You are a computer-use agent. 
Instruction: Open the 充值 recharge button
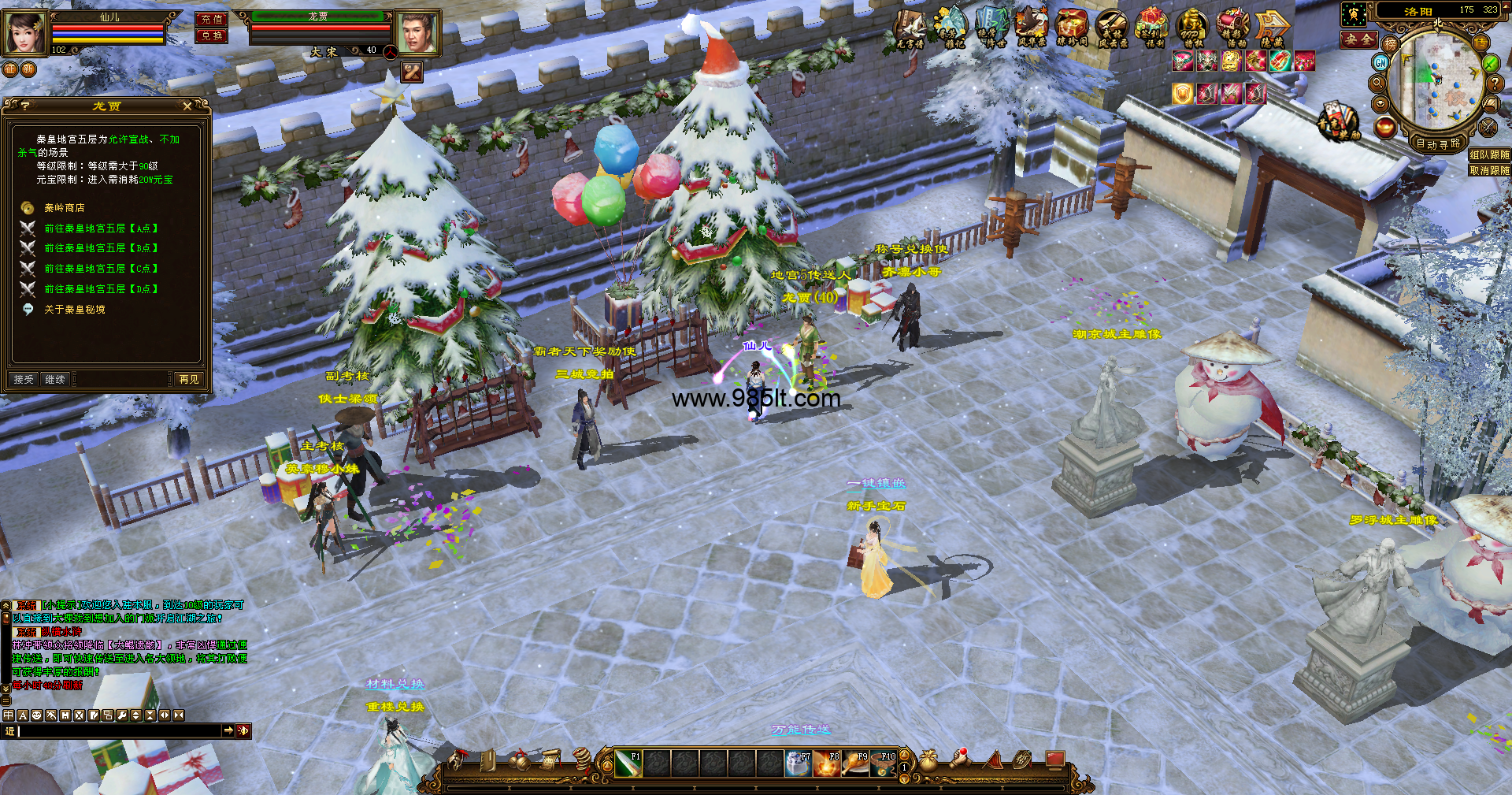211,20
